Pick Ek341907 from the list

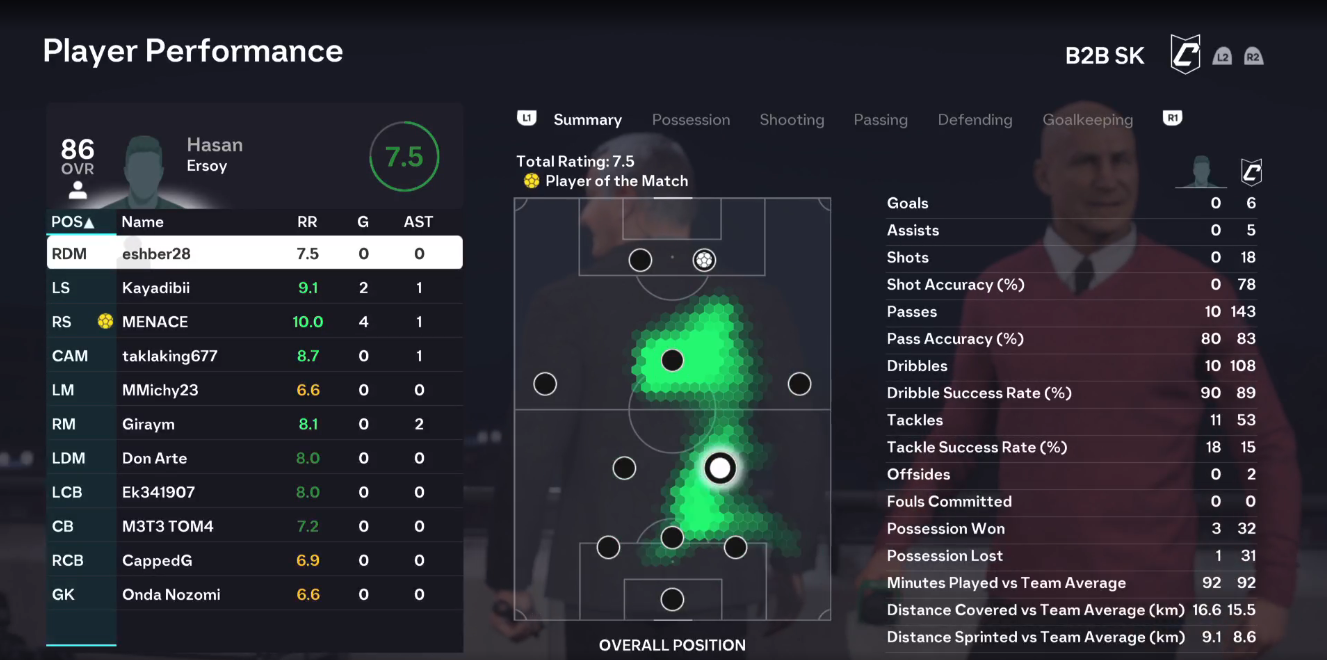pos(255,492)
